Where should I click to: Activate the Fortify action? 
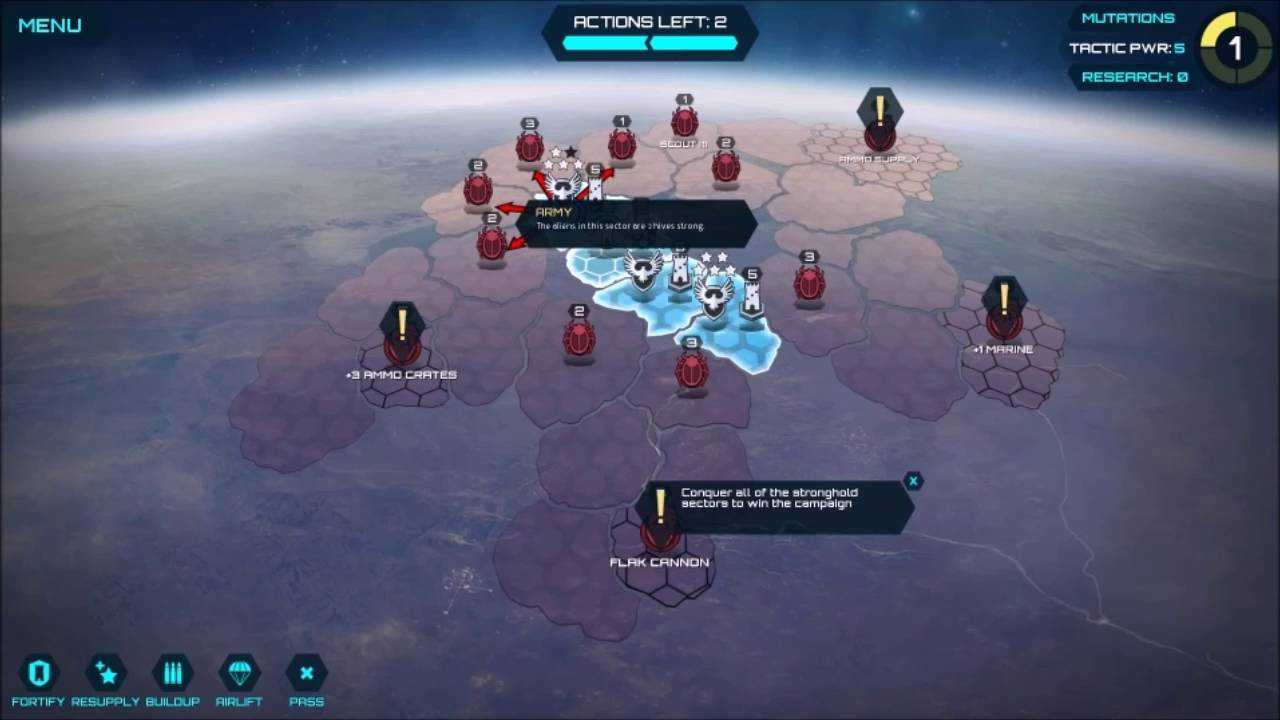coord(39,673)
